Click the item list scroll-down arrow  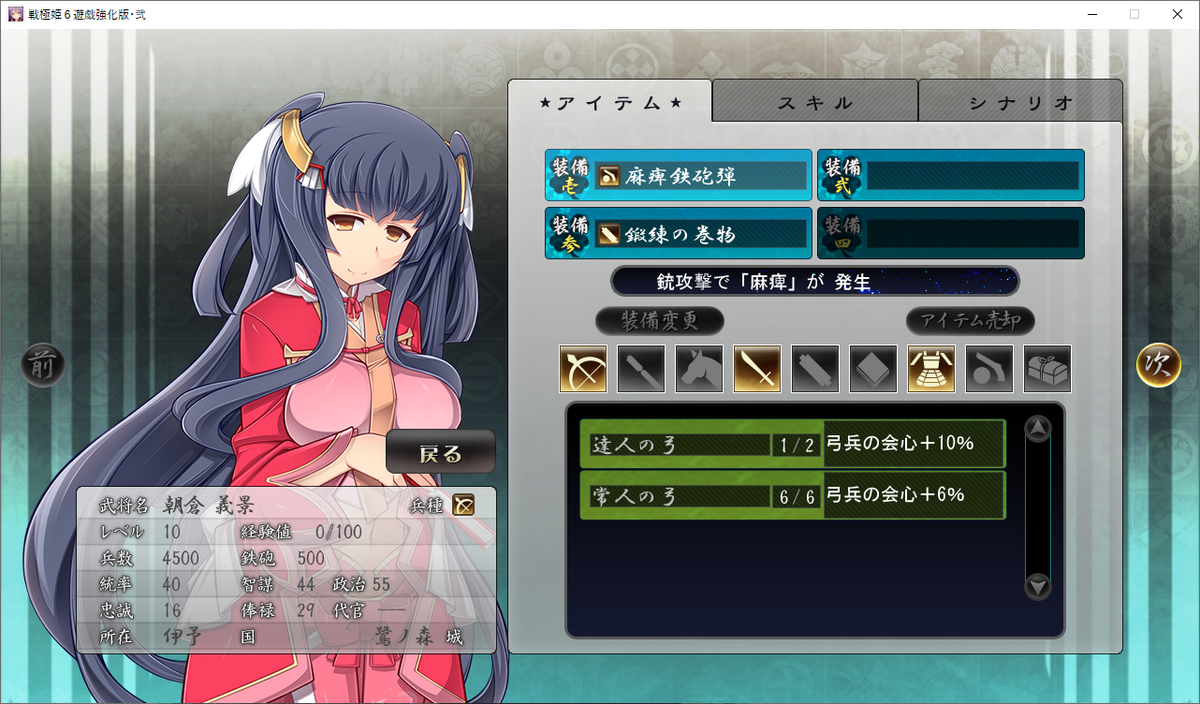tap(1038, 587)
